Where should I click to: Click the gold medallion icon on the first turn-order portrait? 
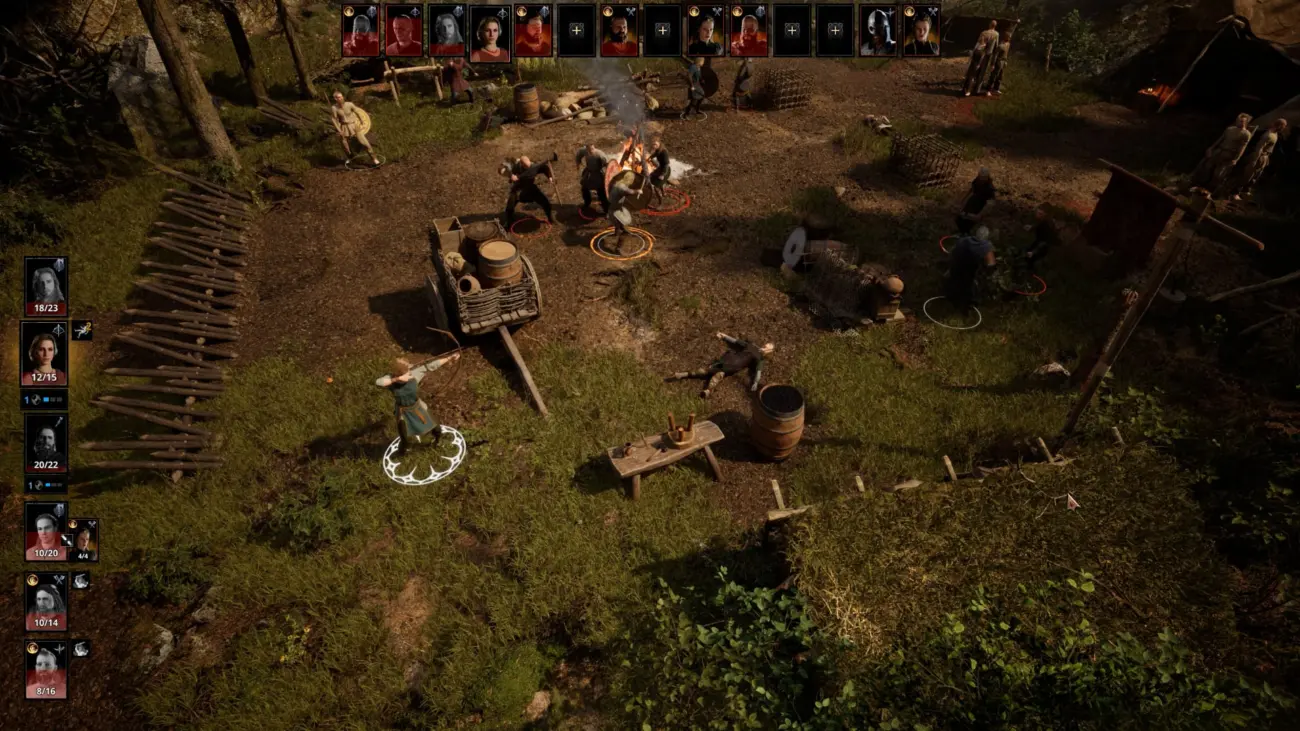coord(348,13)
